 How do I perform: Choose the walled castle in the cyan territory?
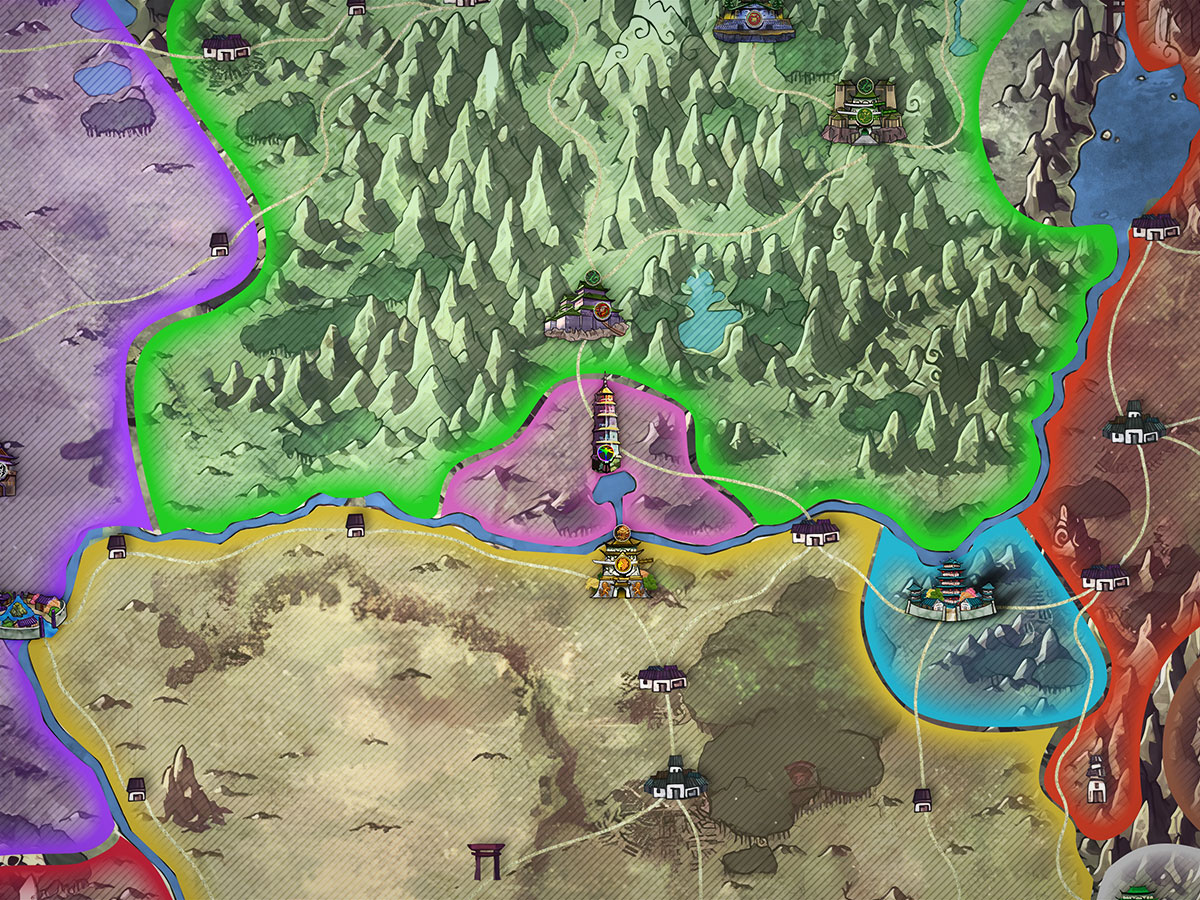(950, 592)
